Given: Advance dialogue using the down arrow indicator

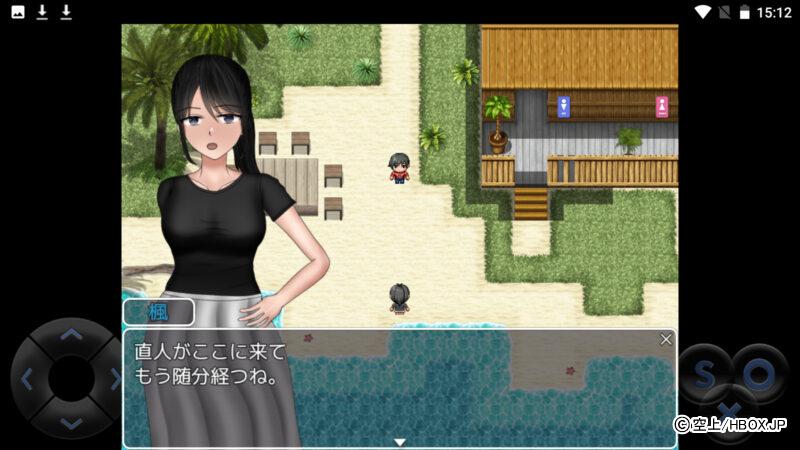Looking at the screenshot, I should tap(399, 441).
